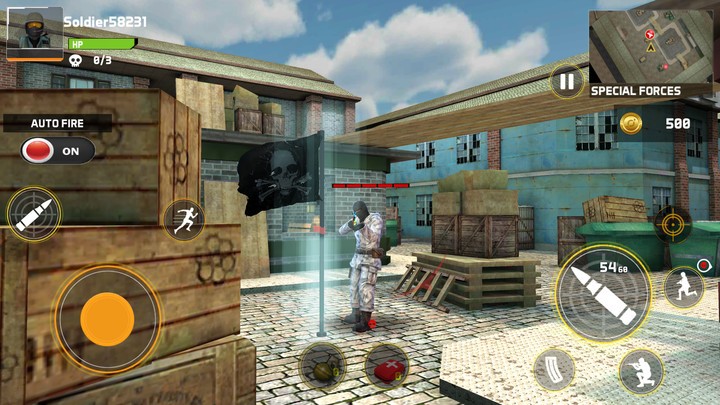Reload using the magazine icon
The width and height of the screenshot is (720, 405).
tap(554, 369)
